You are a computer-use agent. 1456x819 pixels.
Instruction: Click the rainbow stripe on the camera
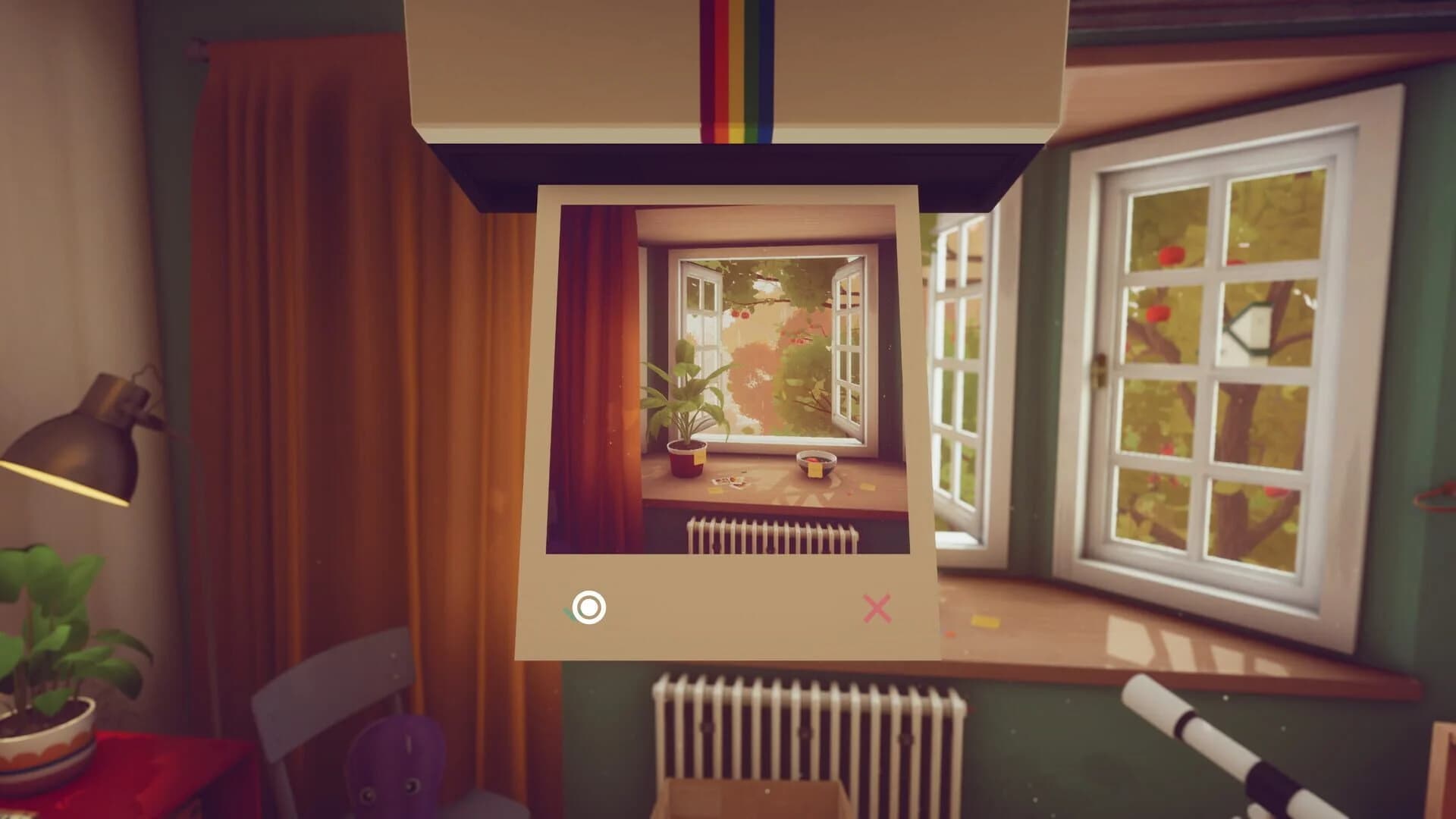[x=734, y=68]
